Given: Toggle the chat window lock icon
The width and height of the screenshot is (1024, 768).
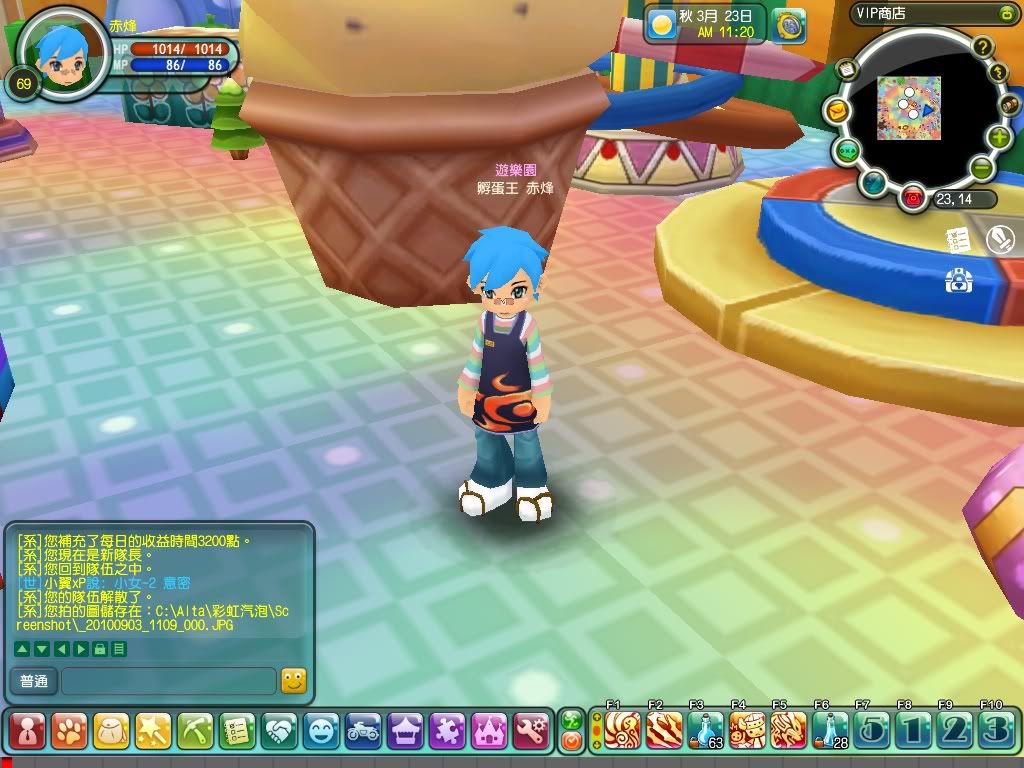Looking at the screenshot, I should pos(99,649).
